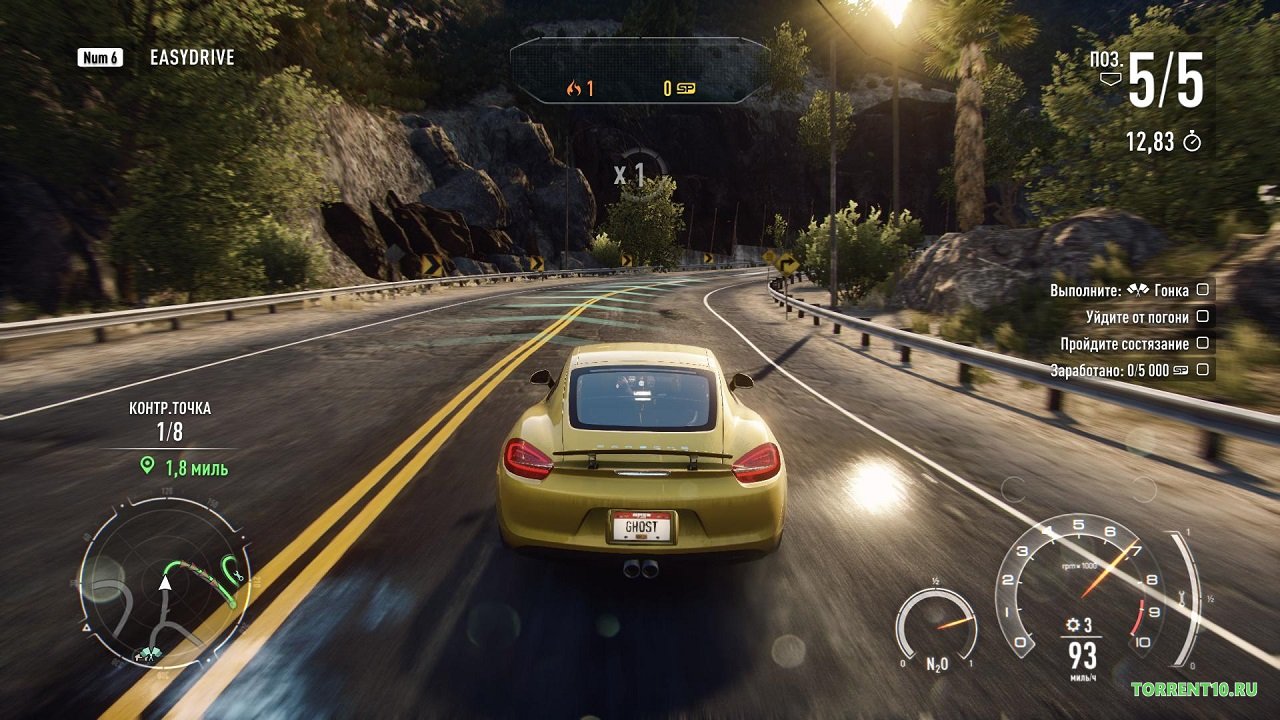The height and width of the screenshot is (720, 1280).
Task: Toggle the "Выполните: Гонка" objective checkbox
Action: point(1203,290)
